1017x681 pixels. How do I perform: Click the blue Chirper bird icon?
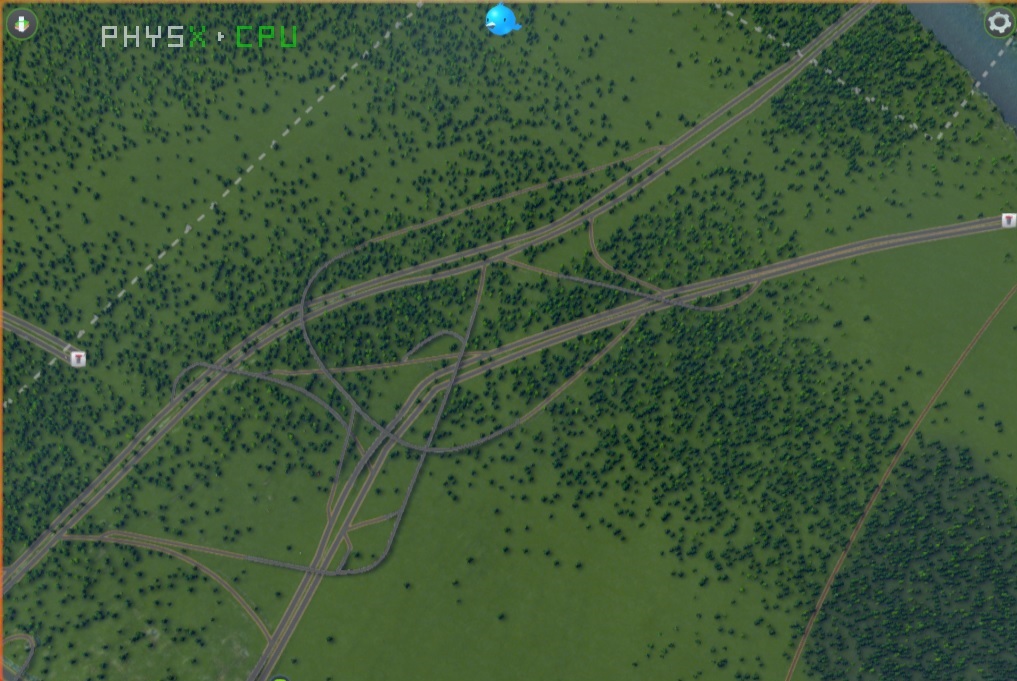tap(501, 19)
